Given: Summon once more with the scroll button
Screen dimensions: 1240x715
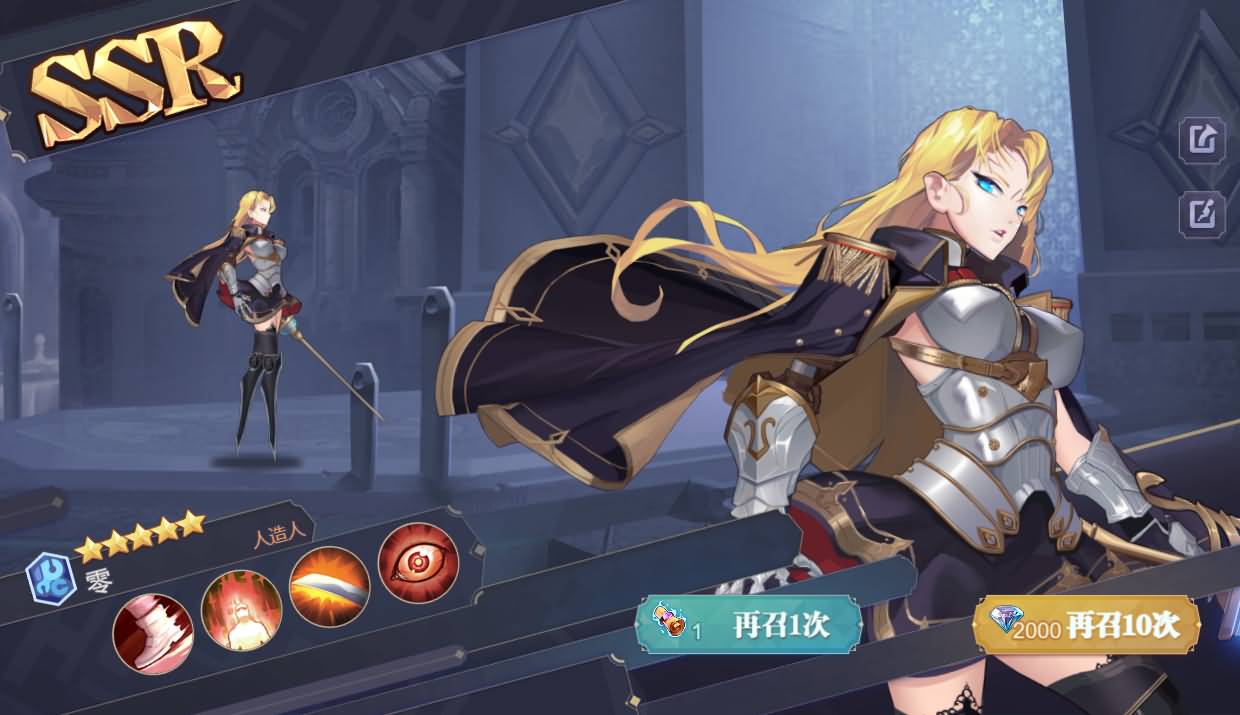Looking at the screenshot, I should [748, 625].
